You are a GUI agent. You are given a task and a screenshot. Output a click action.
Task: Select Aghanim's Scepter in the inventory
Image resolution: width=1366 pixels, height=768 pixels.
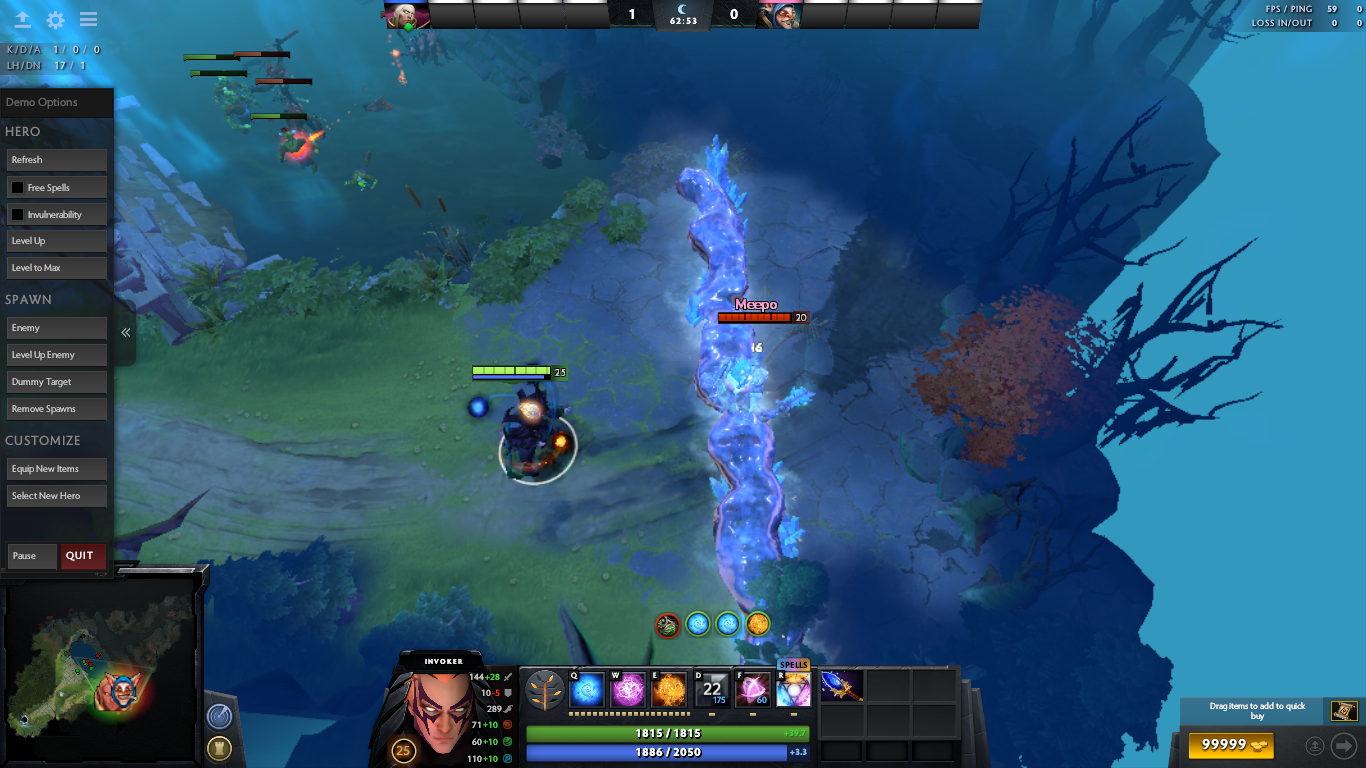coord(841,687)
